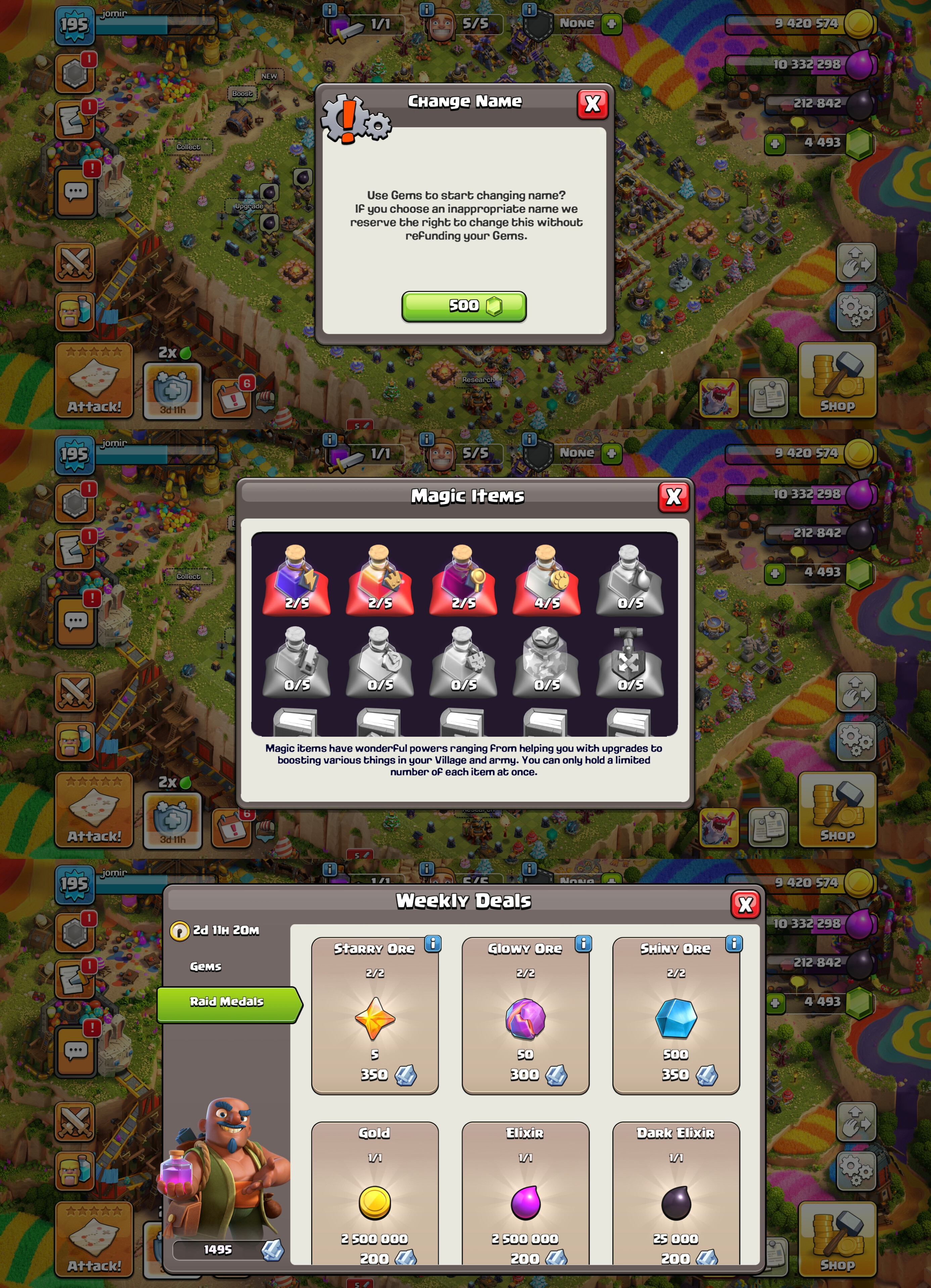Screen dimensions: 931x1288
Task: Select the Raid Medals tab
Action: 227,1001
